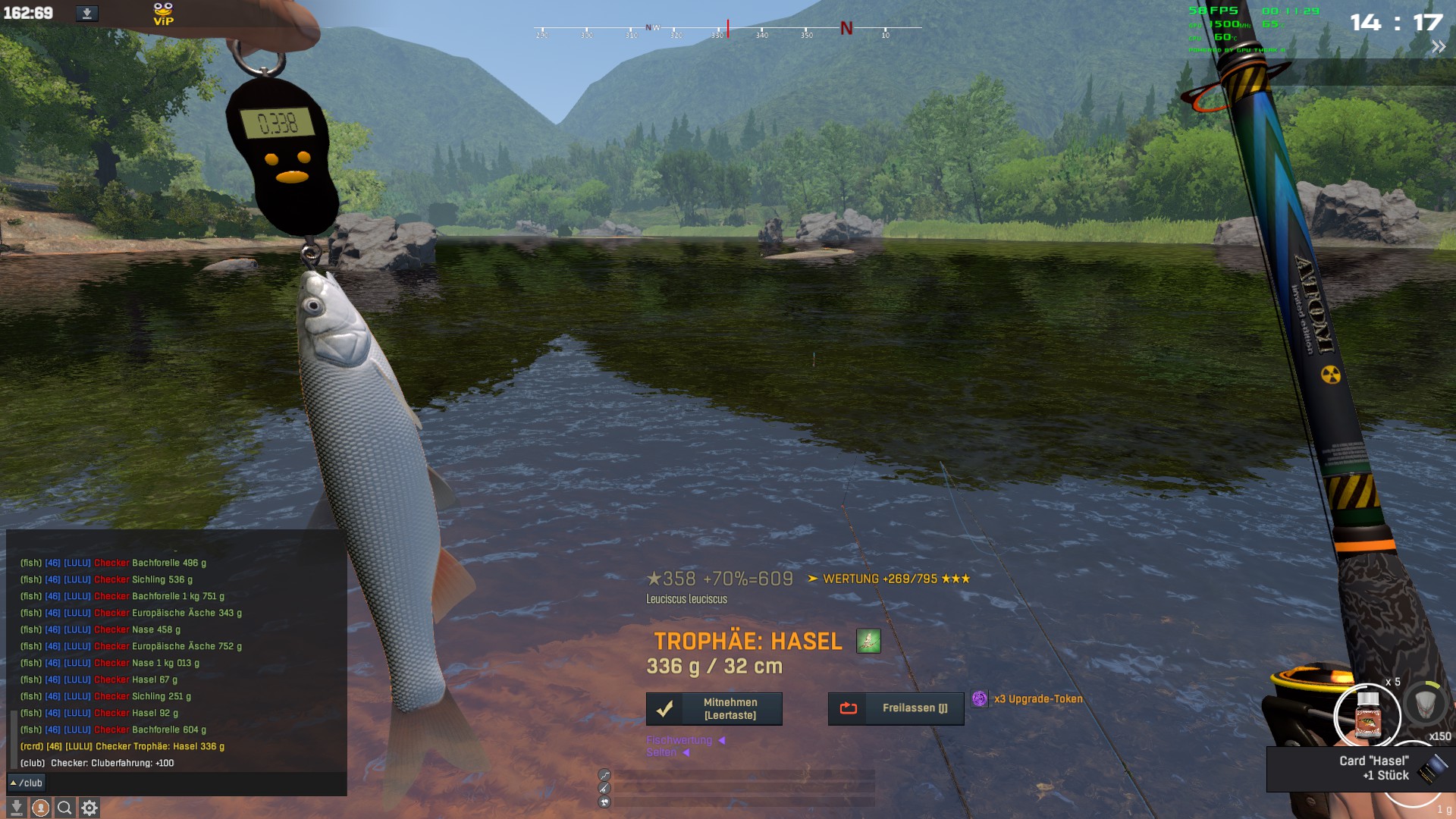
Task: Click the download arrow icon under chat
Action: click(x=16, y=808)
